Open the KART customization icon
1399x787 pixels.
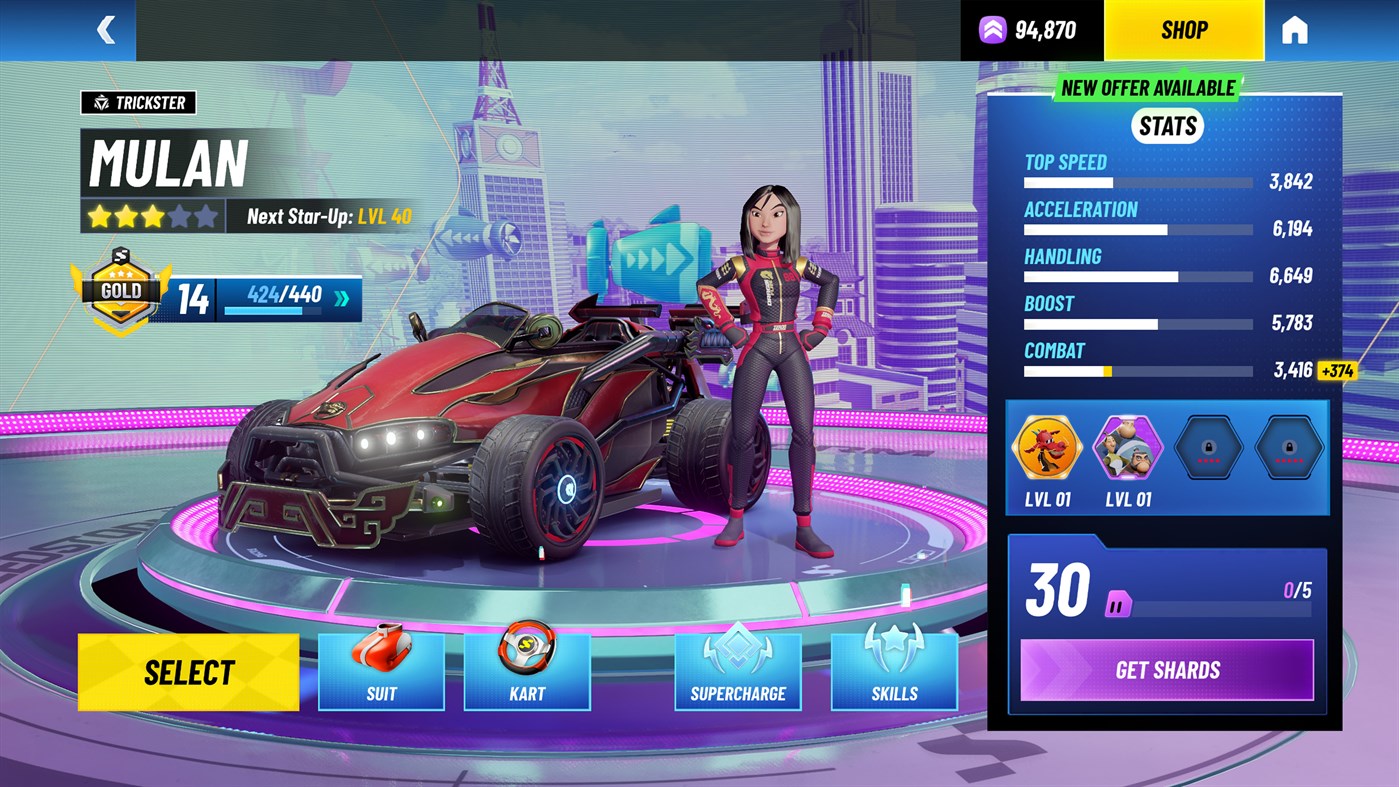point(527,670)
